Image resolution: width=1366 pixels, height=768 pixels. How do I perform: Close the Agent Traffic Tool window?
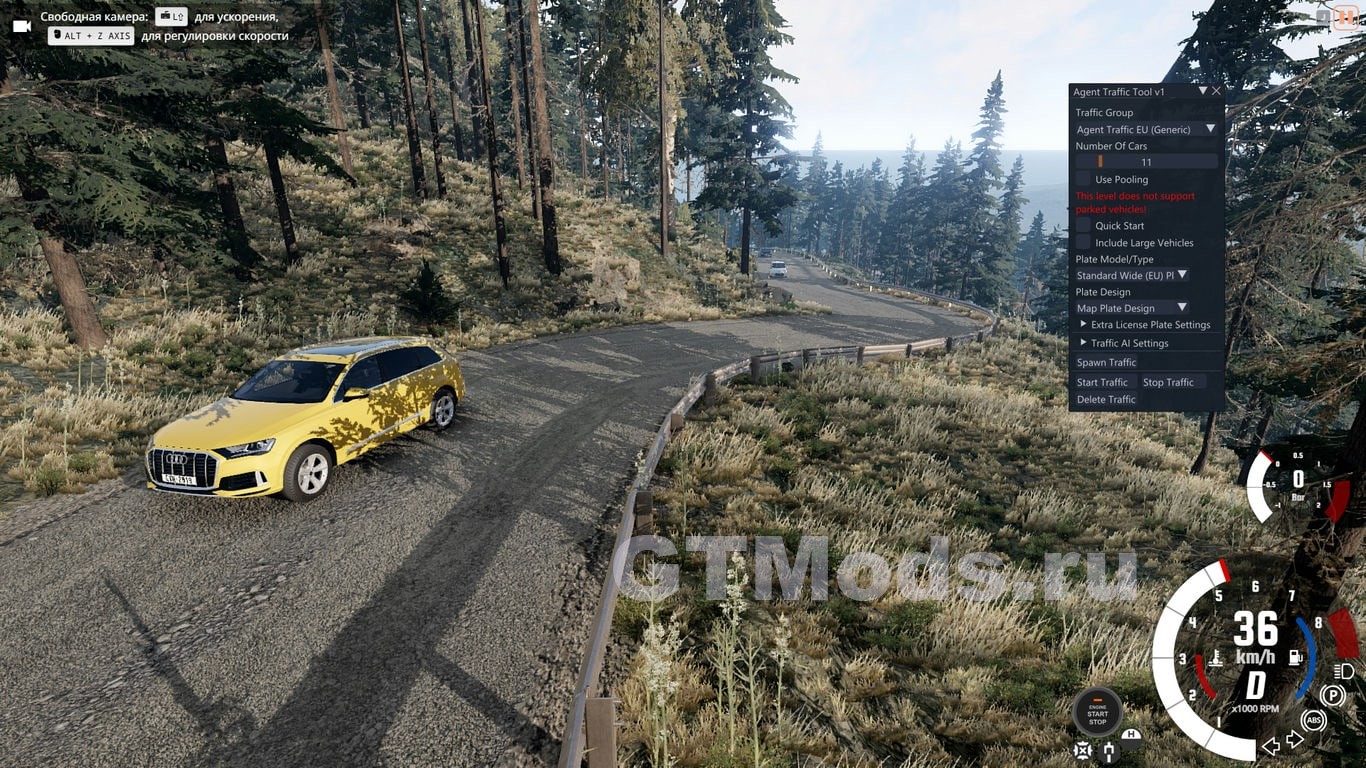pyautogui.click(x=1216, y=91)
